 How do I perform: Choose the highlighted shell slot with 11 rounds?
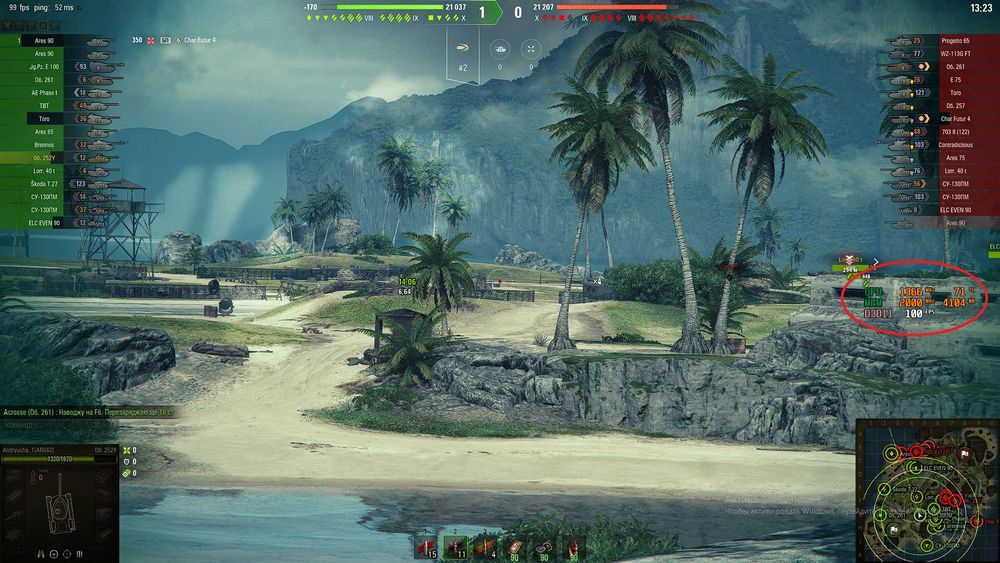click(455, 546)
